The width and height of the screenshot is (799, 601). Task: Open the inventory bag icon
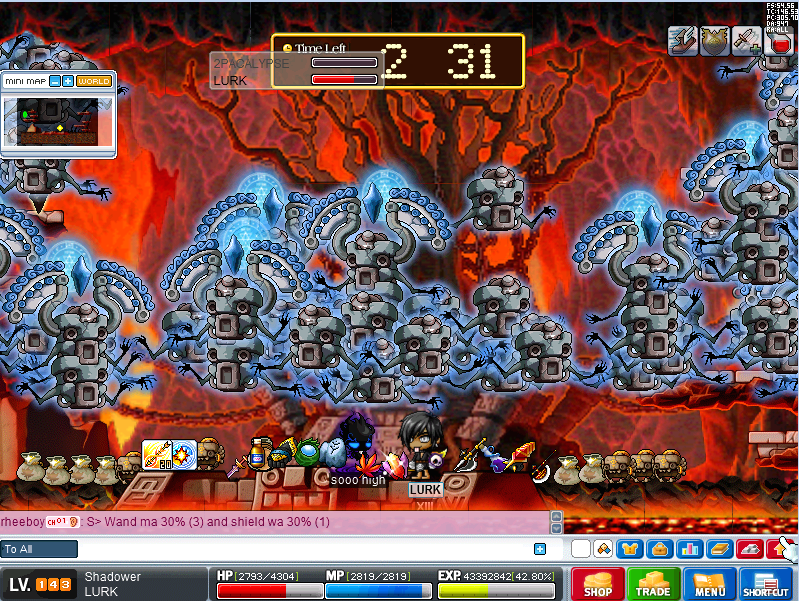659,548
